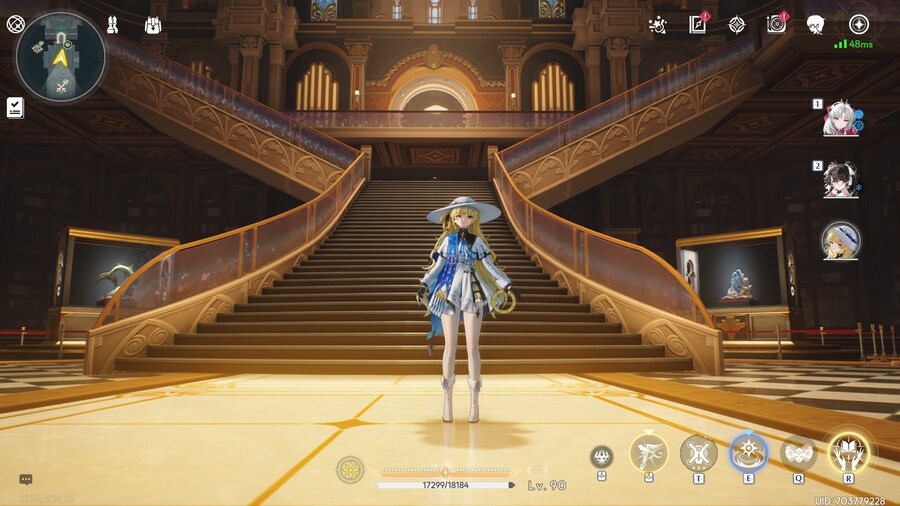Click the four-point star diamond icon
The height and width of the screenshot is (506, 900).
[x=737, y=25]
